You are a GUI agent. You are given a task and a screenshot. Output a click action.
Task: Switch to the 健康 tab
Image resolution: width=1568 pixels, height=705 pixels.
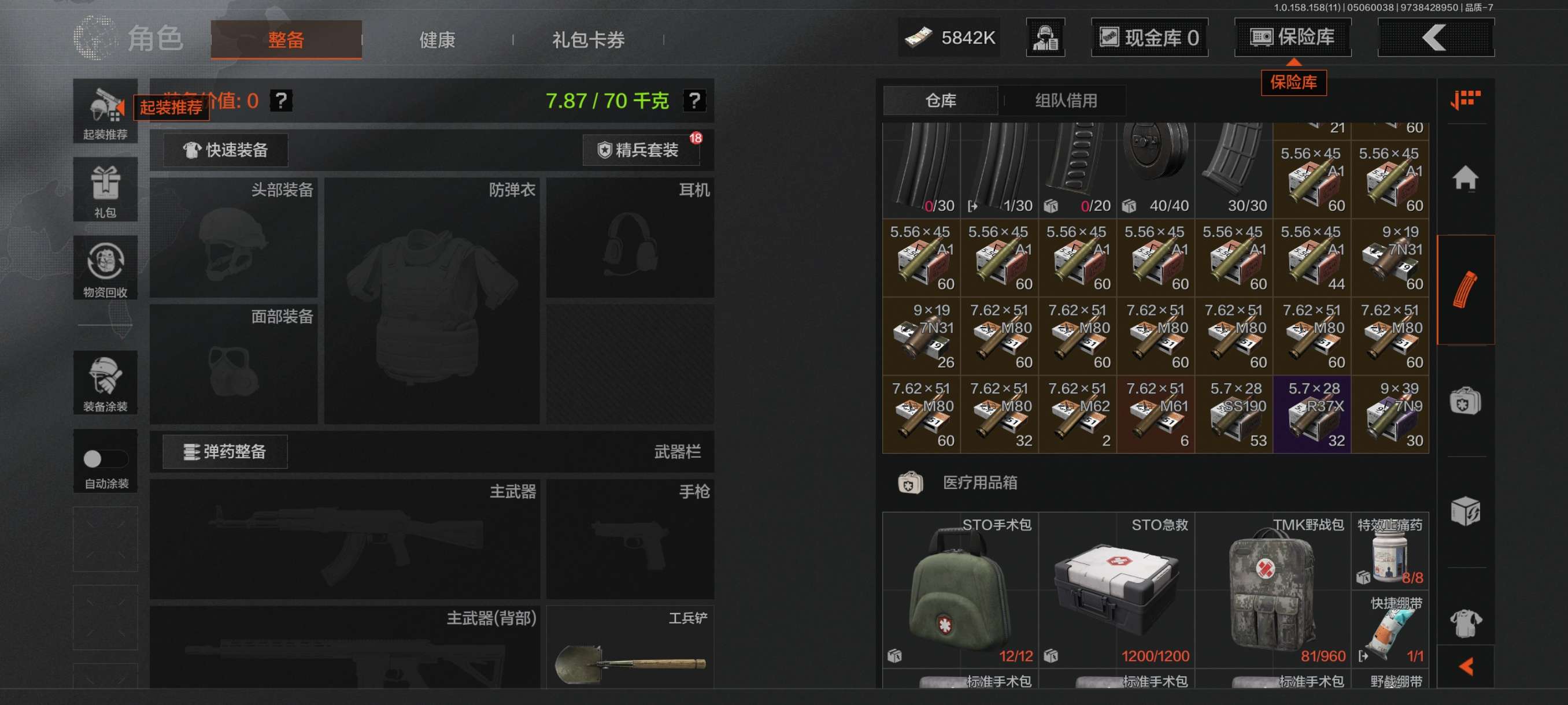[437, 40]
